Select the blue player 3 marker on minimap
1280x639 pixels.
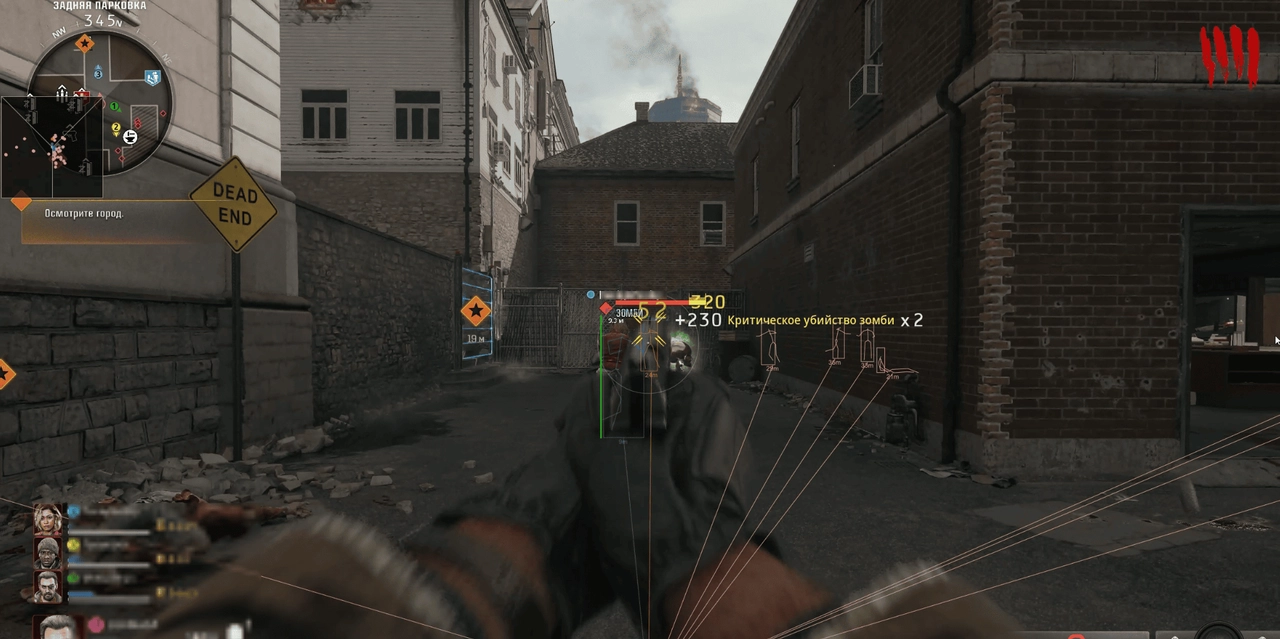[98, 73]
